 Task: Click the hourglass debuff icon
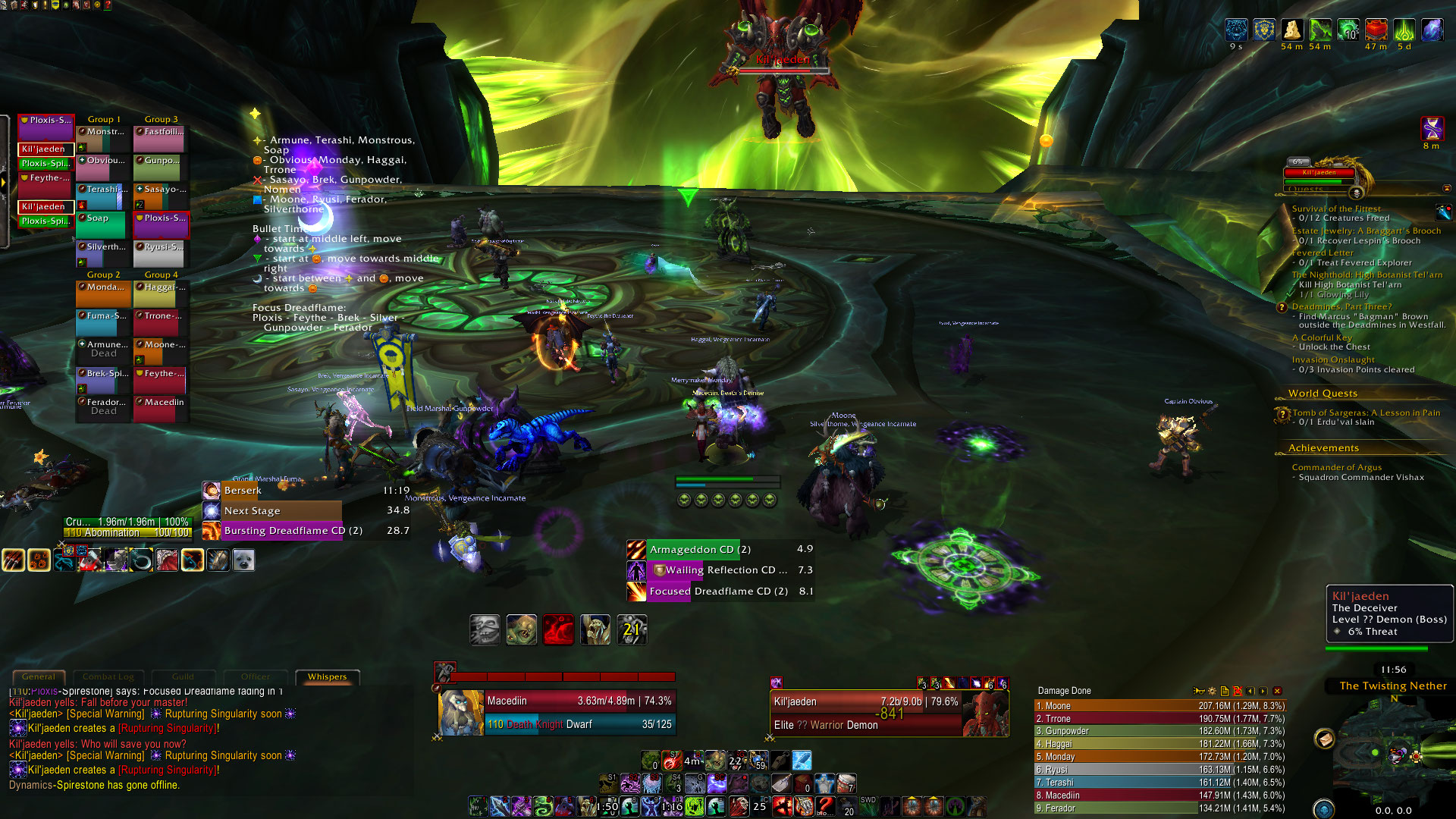(x=1432, y=128)
